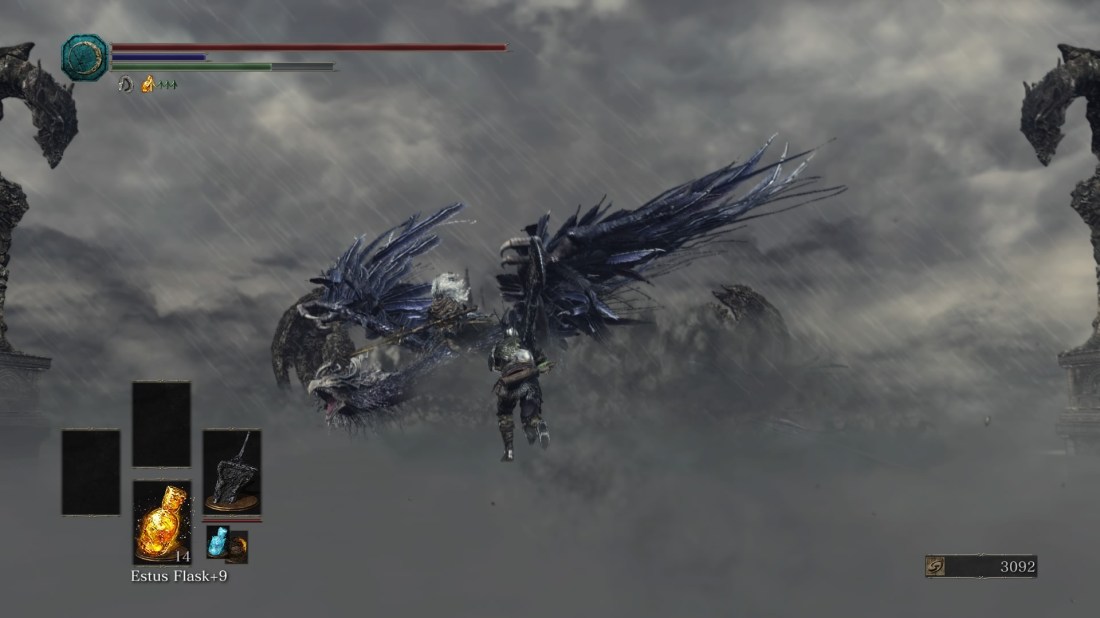1100x618 pixels.
Task: Select the dark stone weapon slot
Action: (232, 471)
